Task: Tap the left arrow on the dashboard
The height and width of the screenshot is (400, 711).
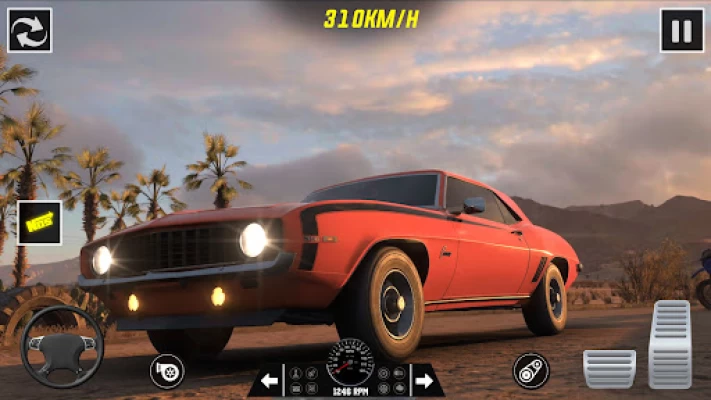Action: point(270,380)
